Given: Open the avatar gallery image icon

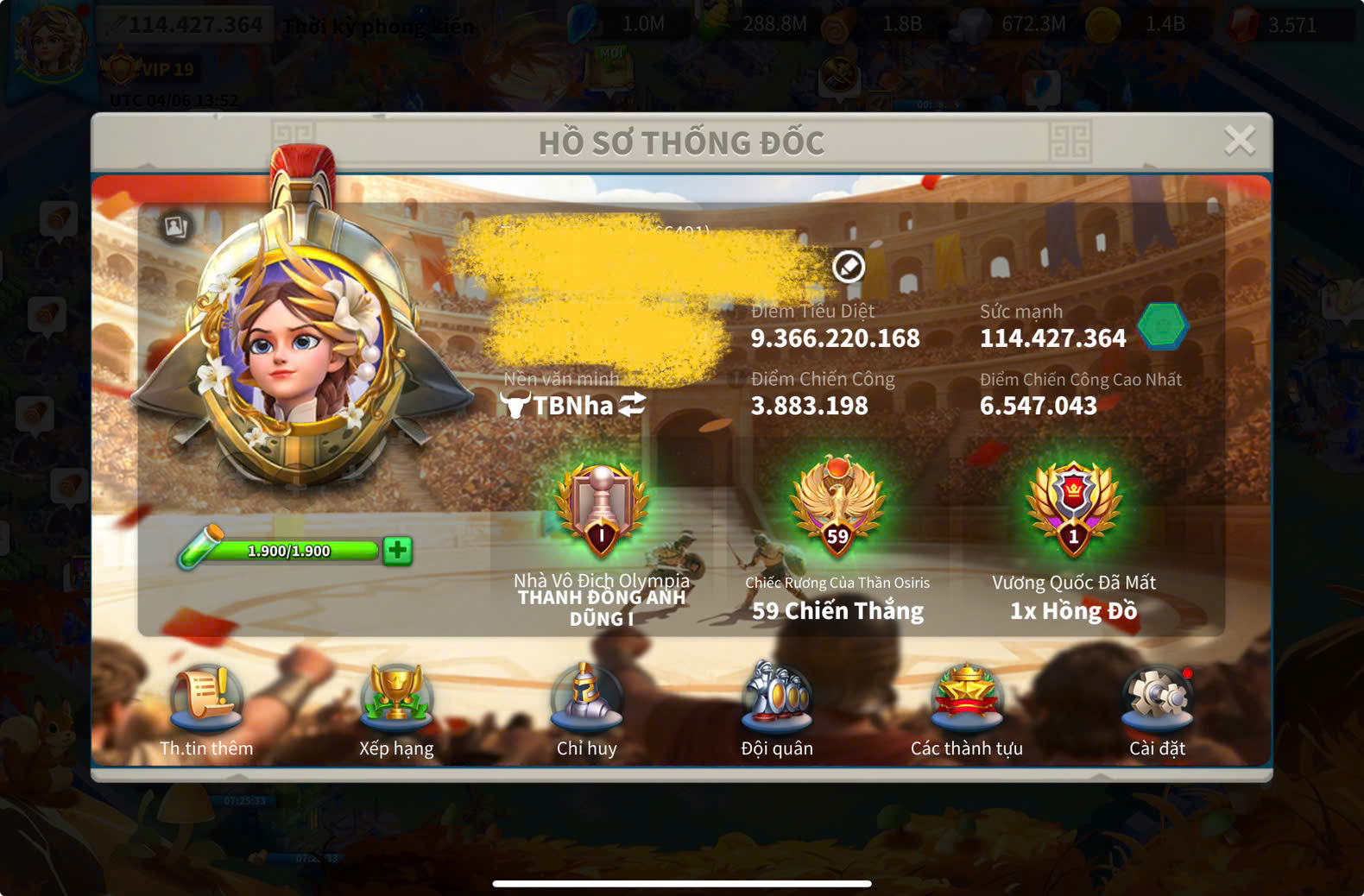Looking at the screenshot, I should pos(176,226).
